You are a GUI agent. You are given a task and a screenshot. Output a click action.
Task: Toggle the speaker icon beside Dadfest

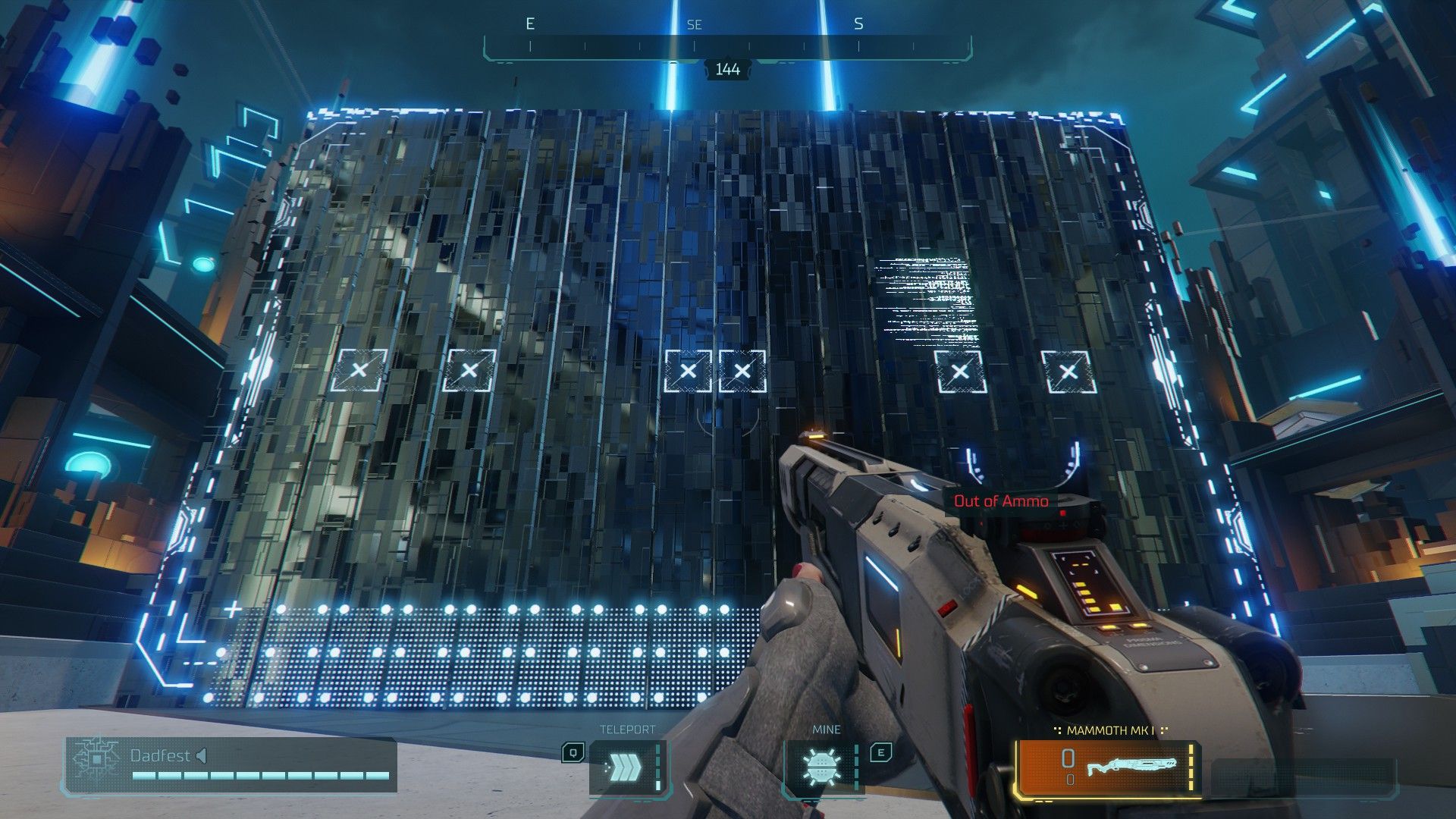click(x=202, y=755)
